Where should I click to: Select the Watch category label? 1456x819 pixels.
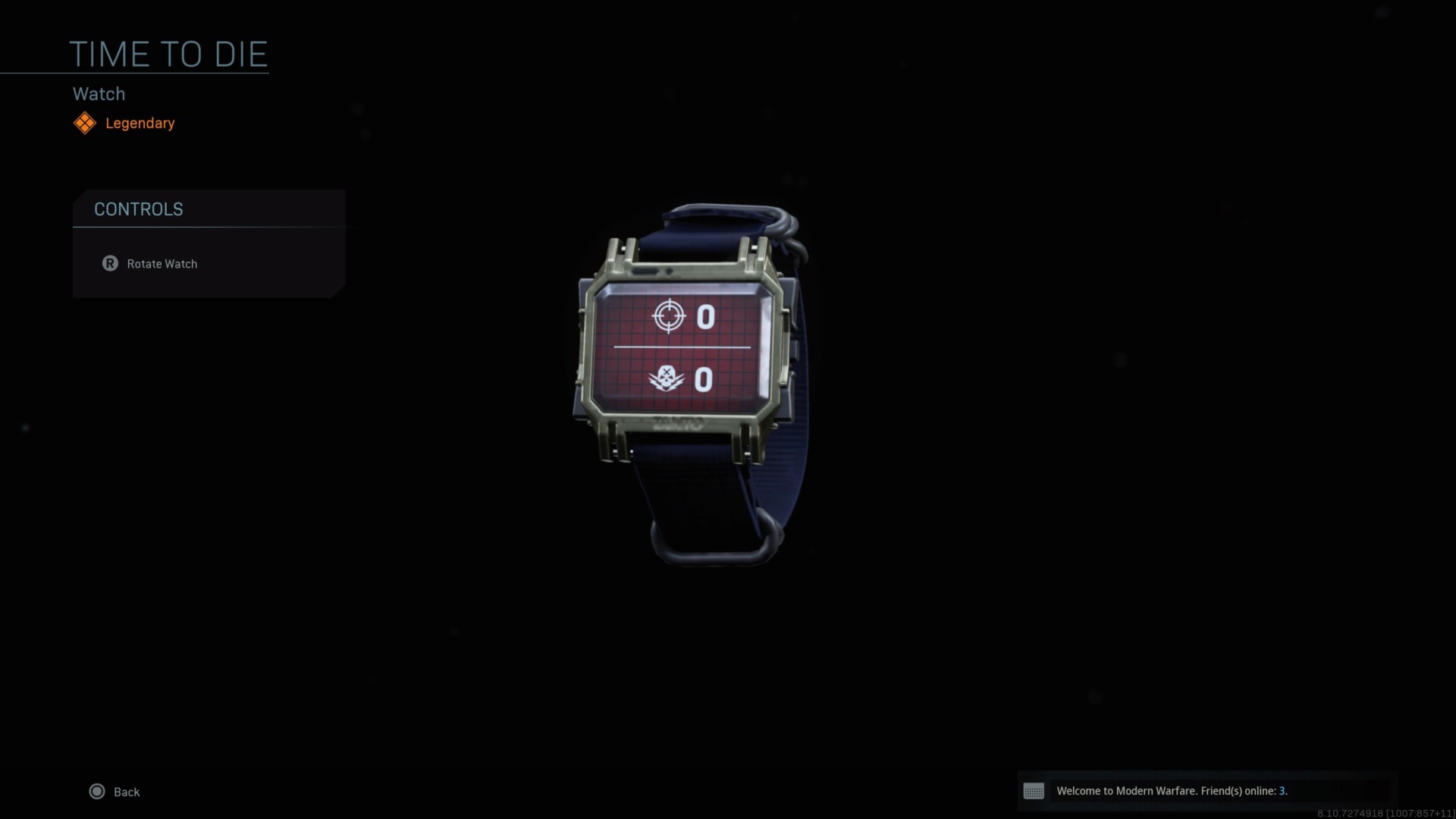(99, 93)
